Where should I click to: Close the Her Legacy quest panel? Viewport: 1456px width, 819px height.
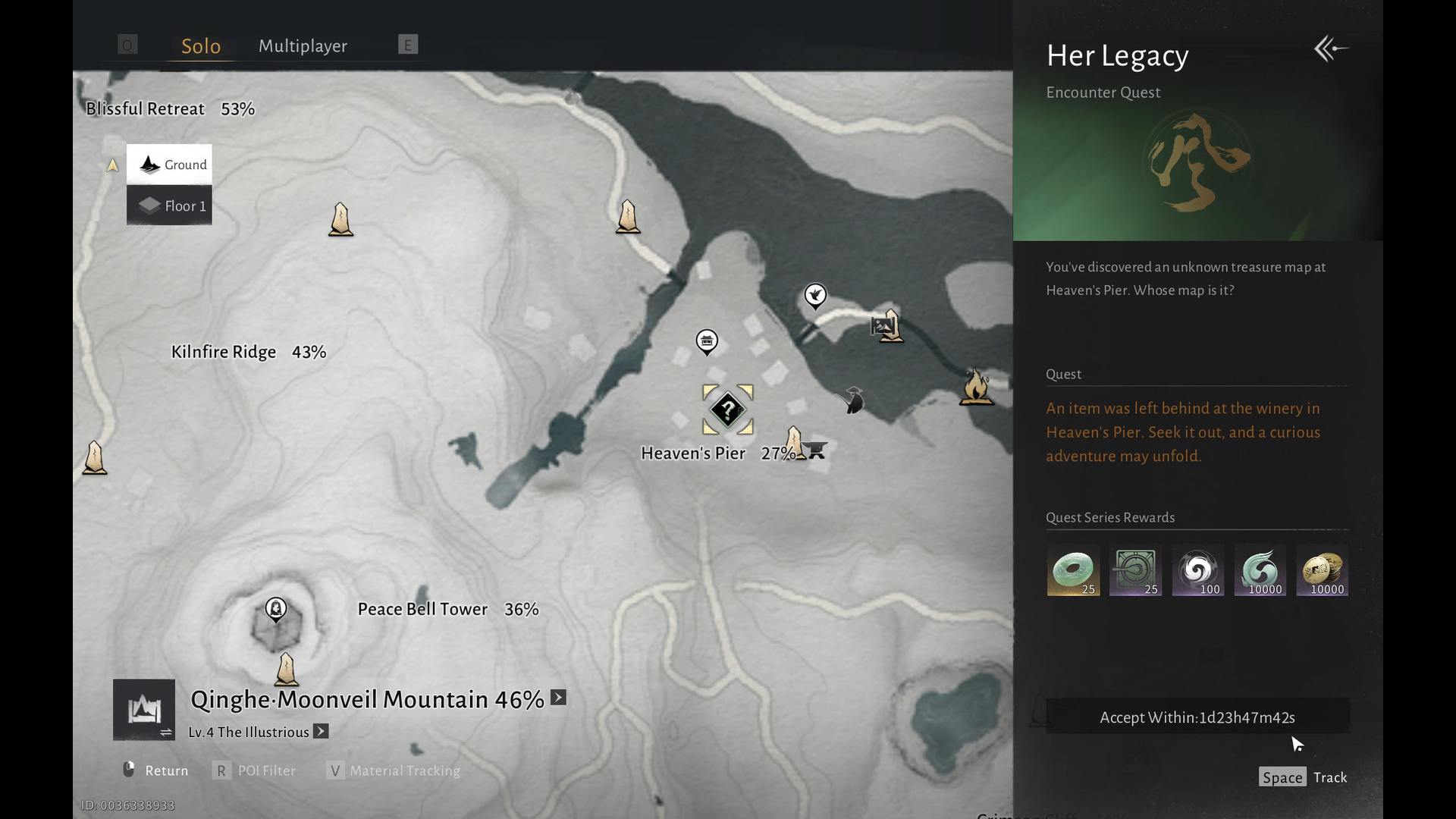click(x=1331, y=49)
